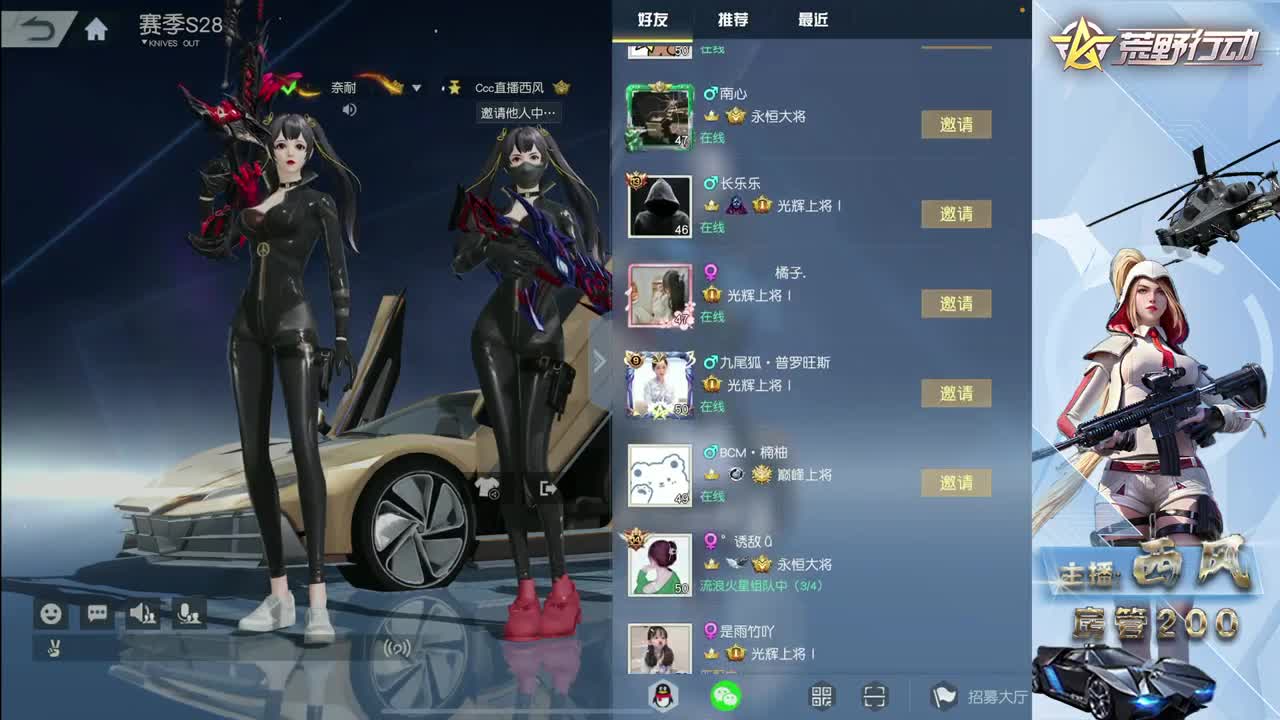Open outfit change with the t-shirt icon

click(489, 487)
